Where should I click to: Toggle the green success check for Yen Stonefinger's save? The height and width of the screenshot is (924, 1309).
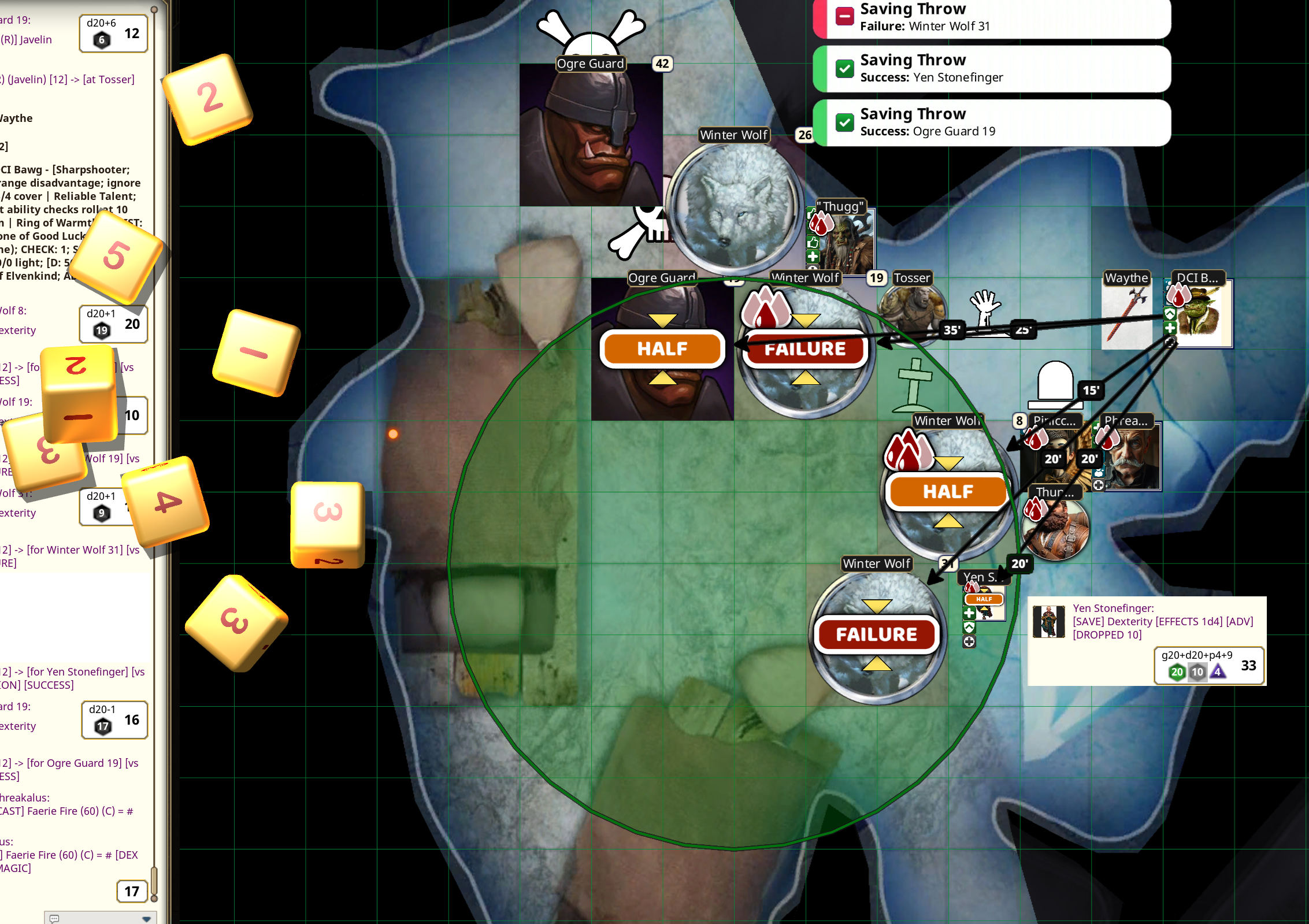tap(846, 68)
